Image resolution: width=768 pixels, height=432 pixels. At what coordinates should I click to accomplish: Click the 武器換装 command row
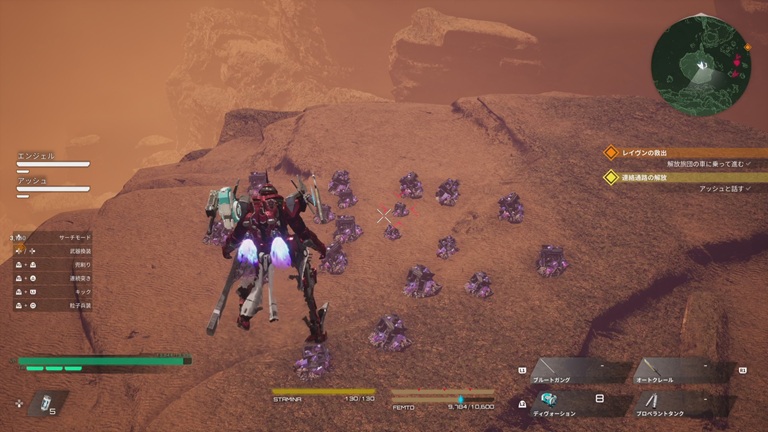pyautogui.click(x=55, y=250)
